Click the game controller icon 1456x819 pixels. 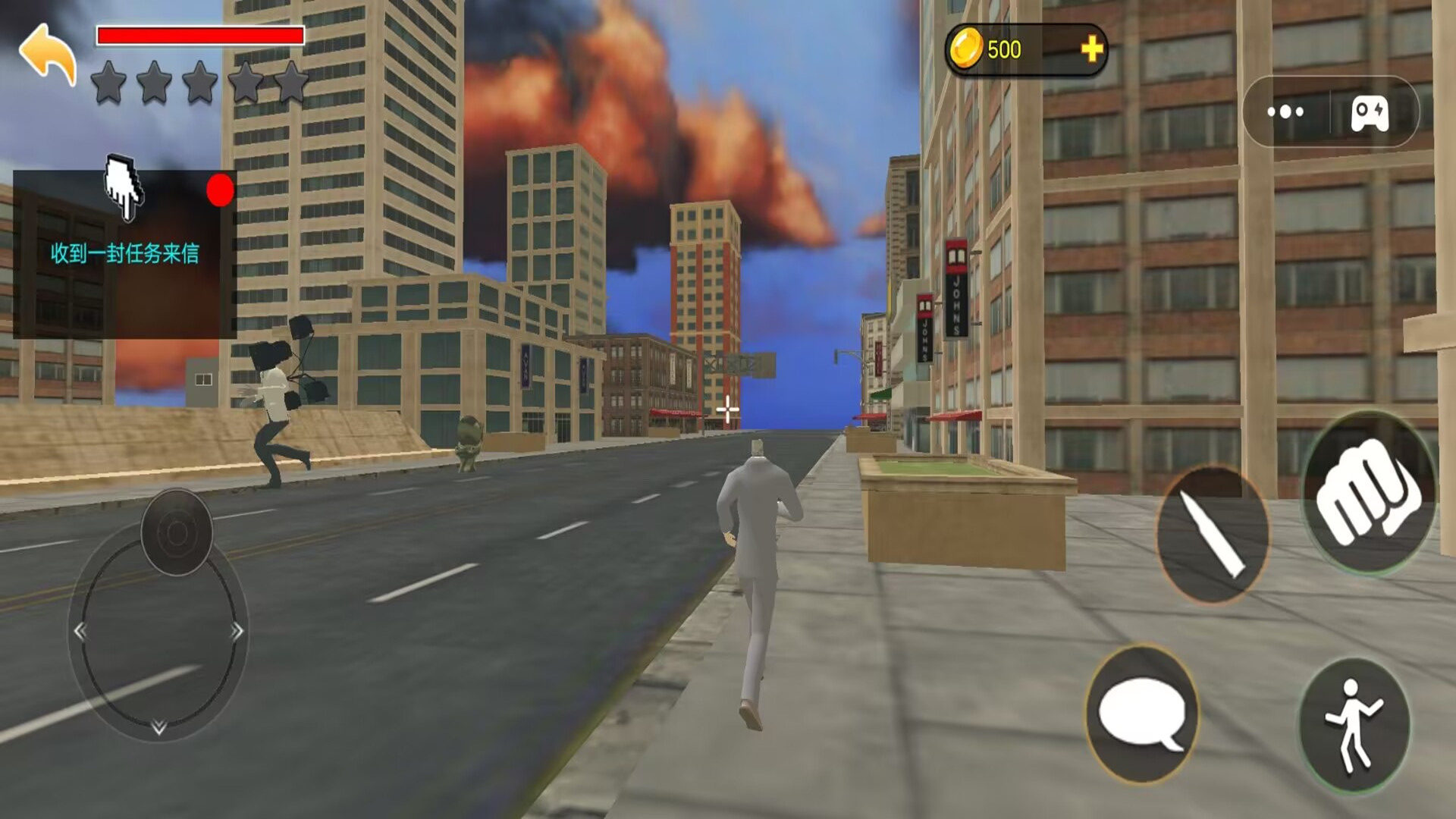click(x=1370, y=114)
